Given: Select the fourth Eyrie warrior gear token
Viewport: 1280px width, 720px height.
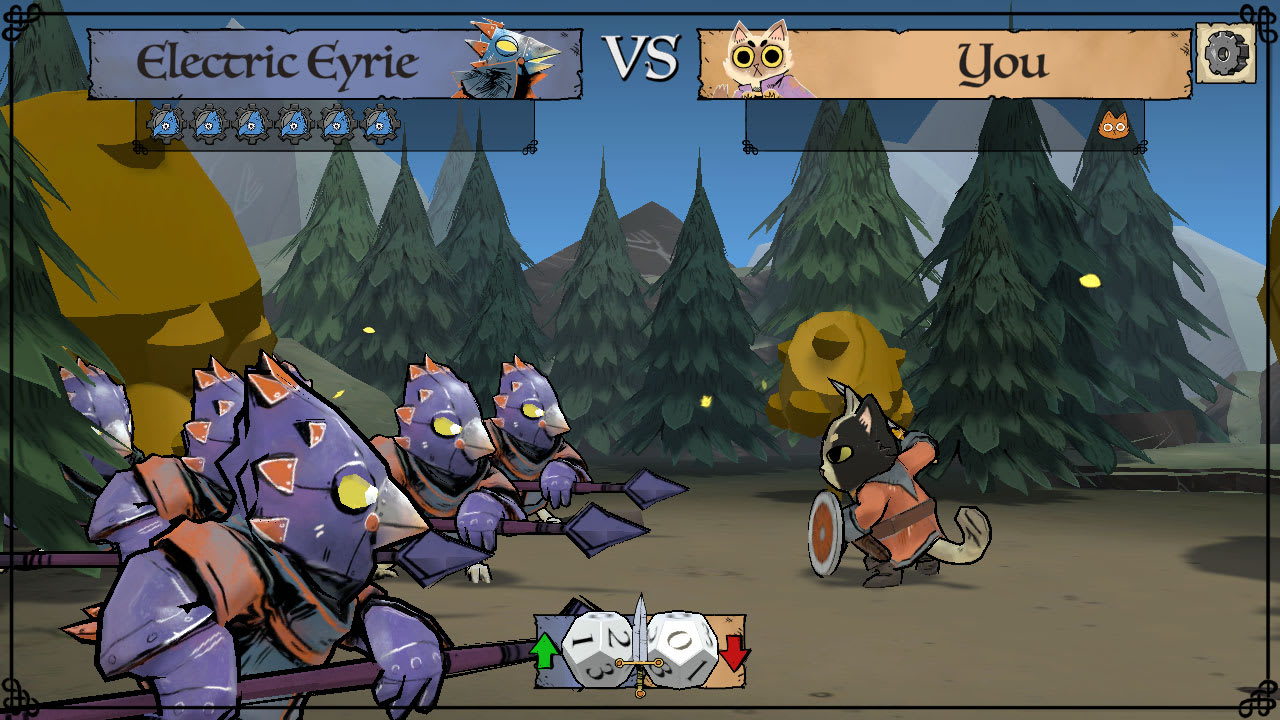Looking at the screenshot, I should [293, 125].
